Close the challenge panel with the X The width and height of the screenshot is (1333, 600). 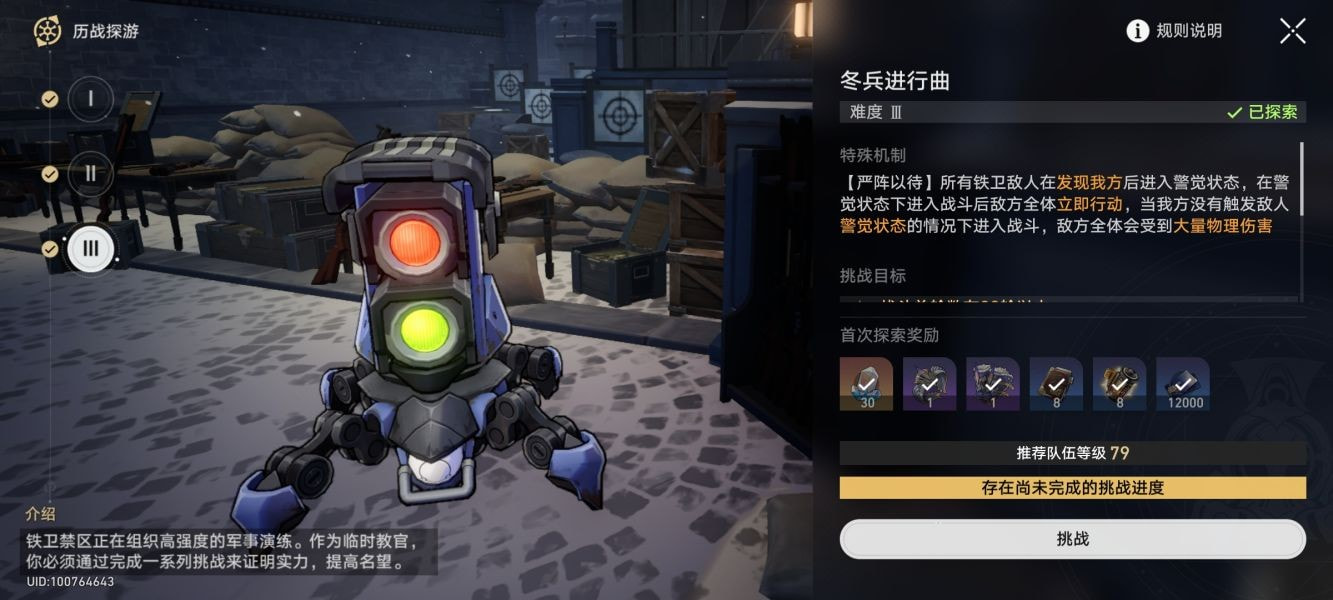click(1292, 31)
